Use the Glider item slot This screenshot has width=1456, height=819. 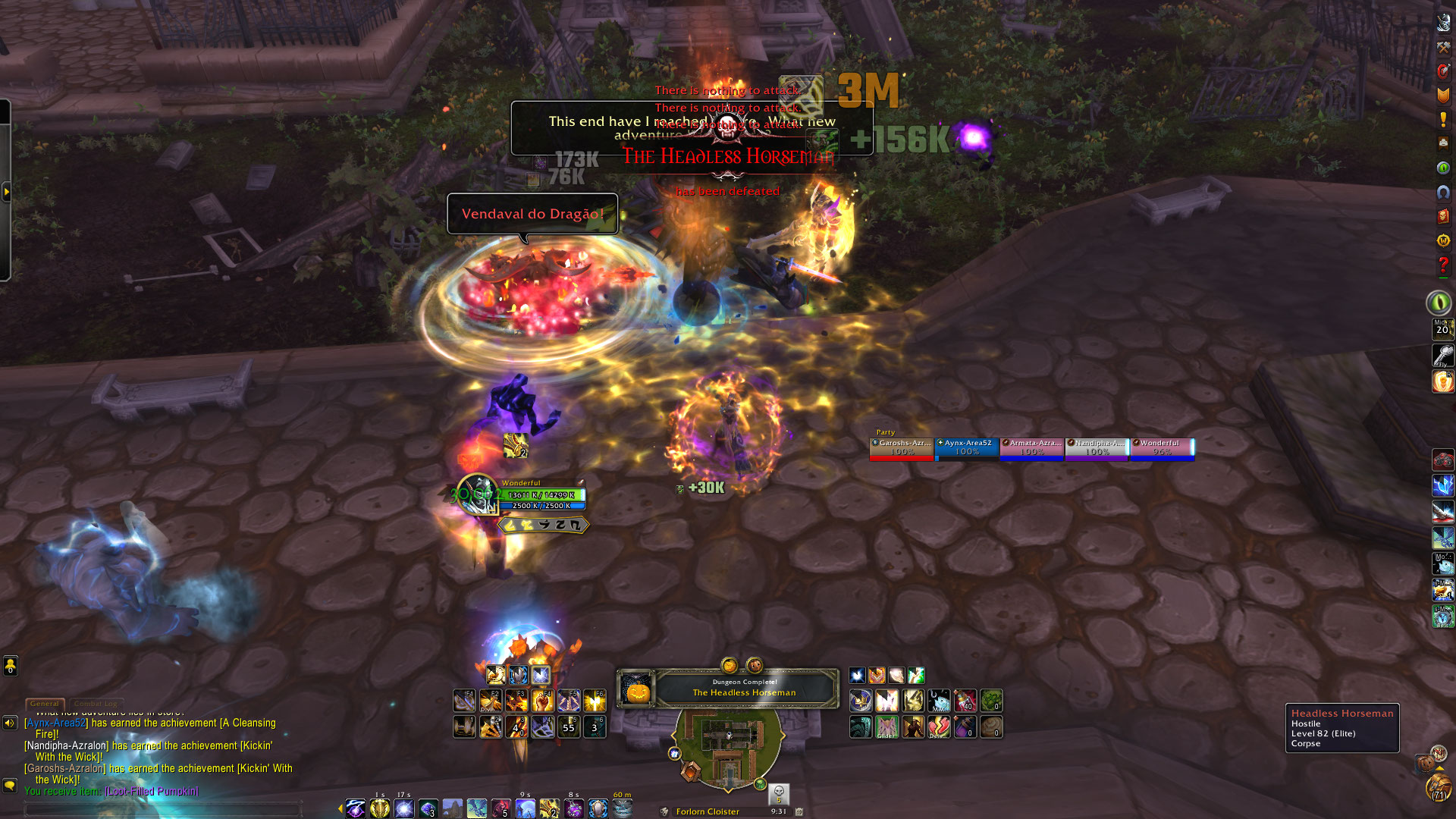[887, 727]
